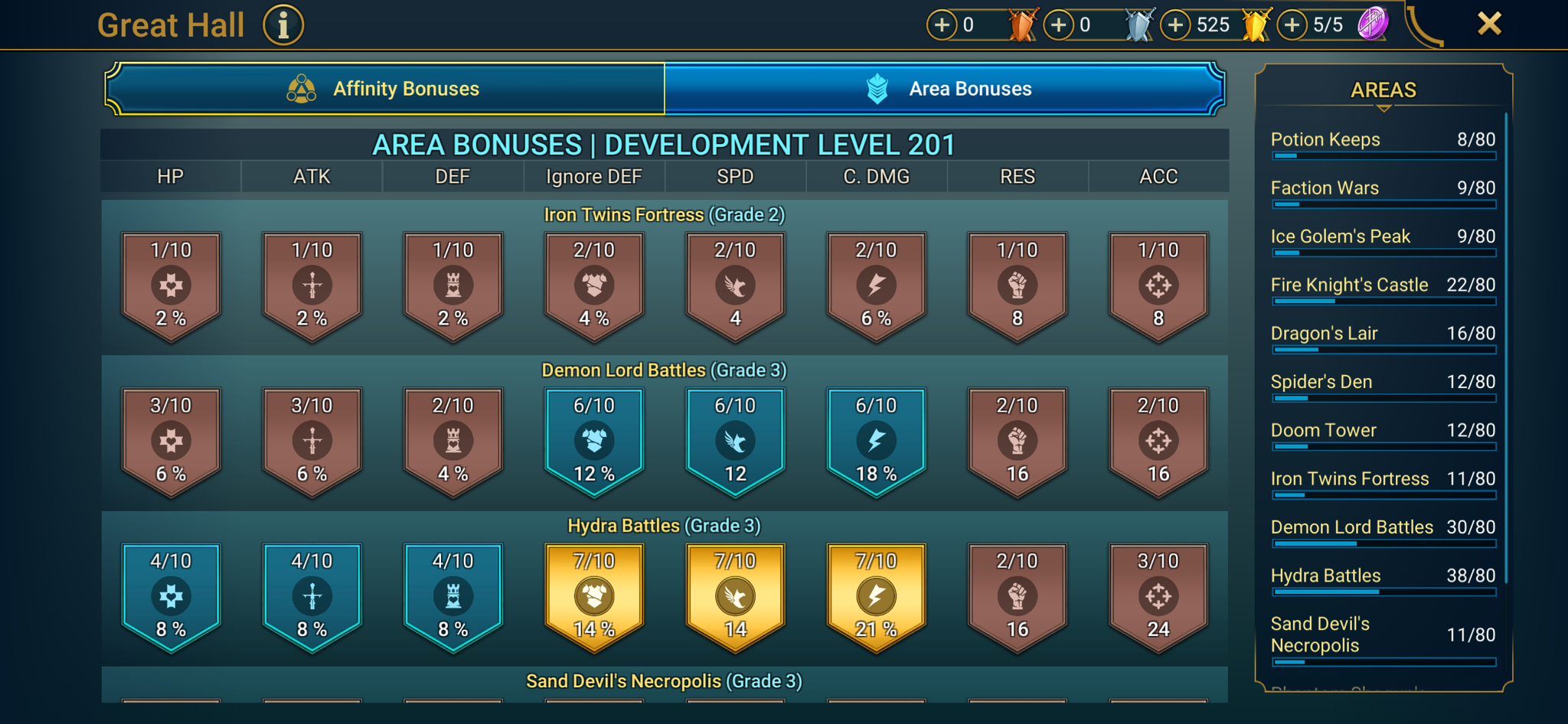
Task: Close the Great Hall screen
Action: (x=1488, y=23)
